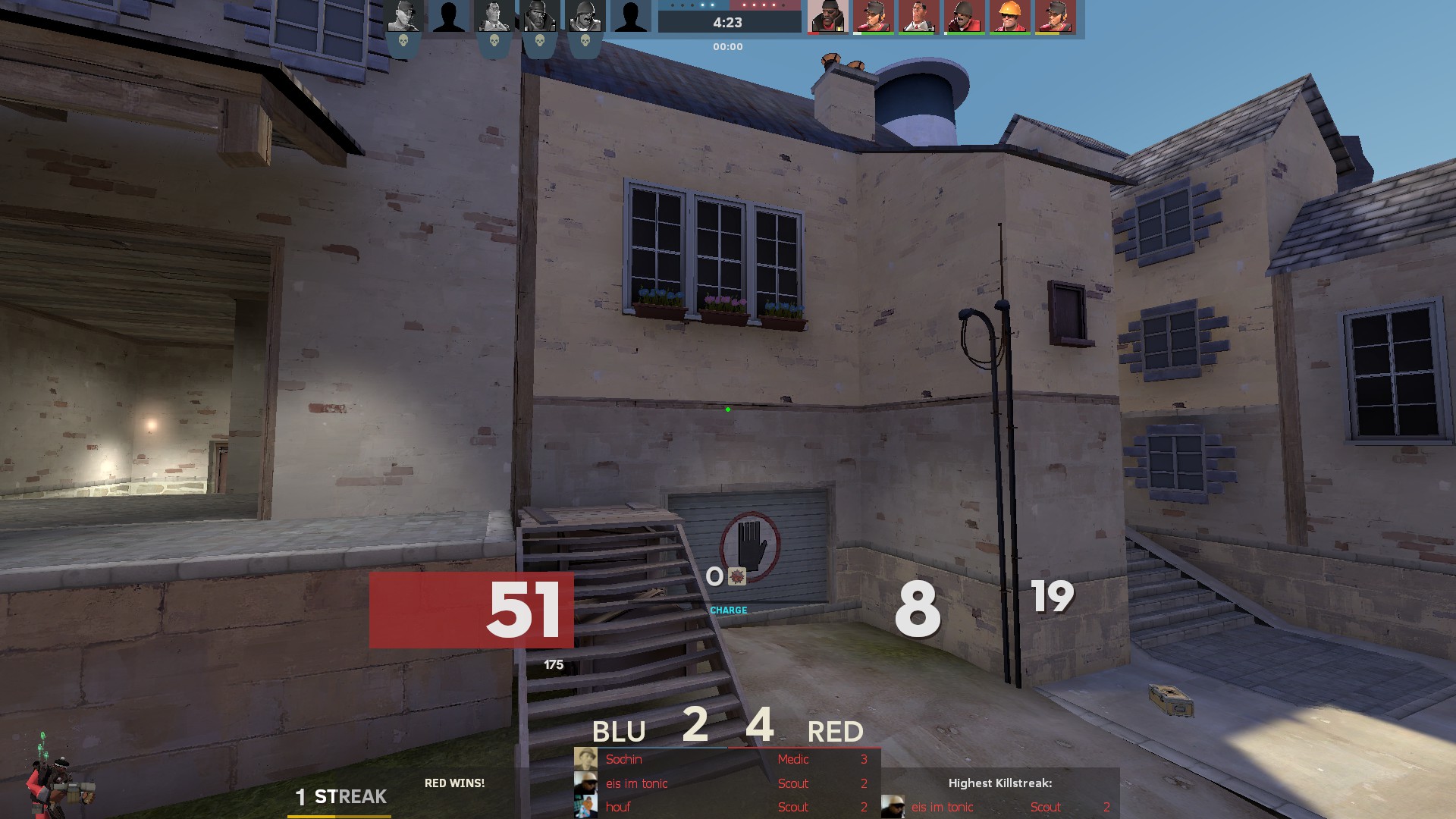Click Sochin's profile avatar

(585, 759)
